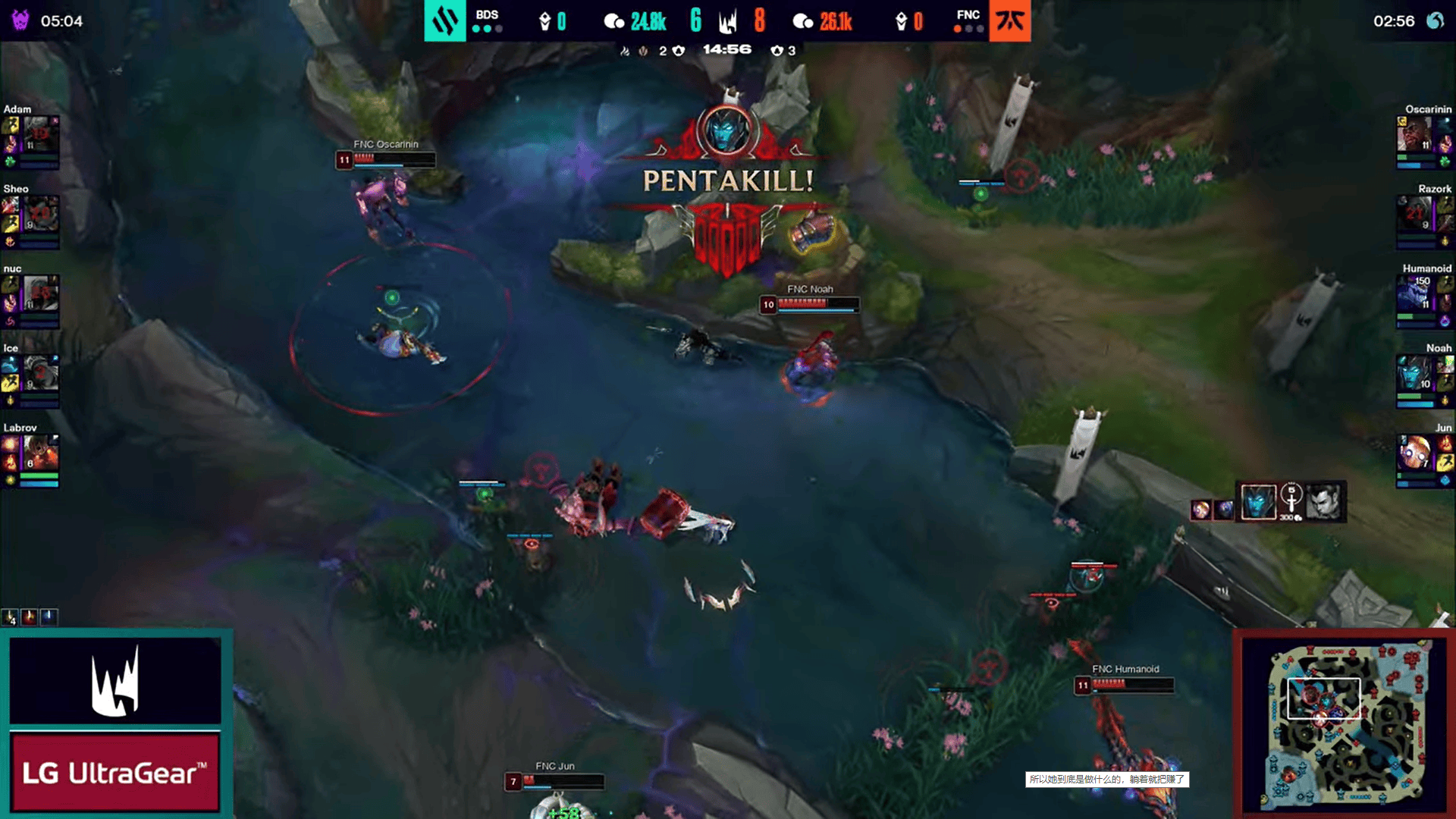Choose Razork's champion portrait
Viewport: 1456px width, 819px height.
[x=1414, y=214]
